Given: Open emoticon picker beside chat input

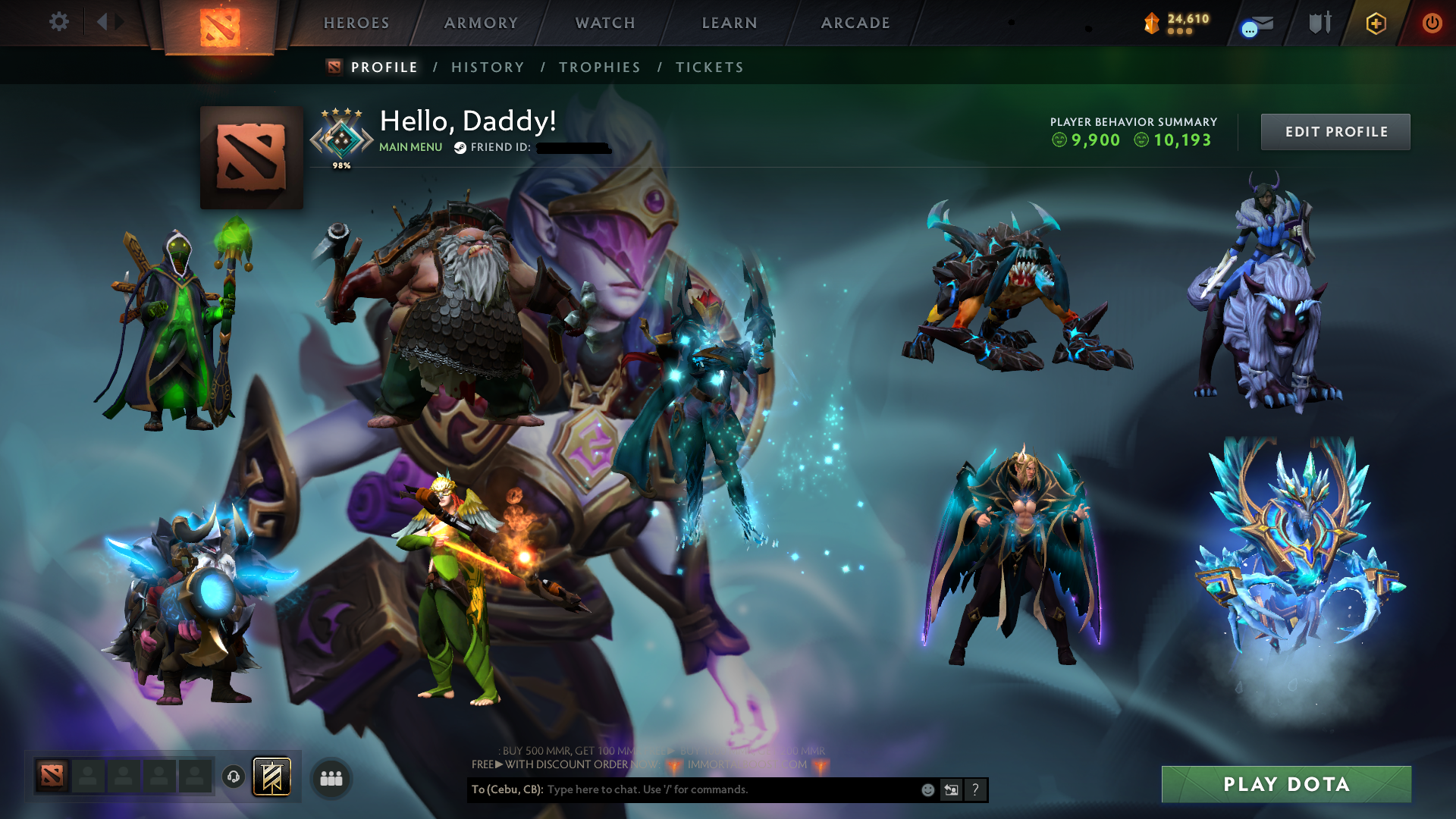Looking at the screenshot, I should point(927,789).
